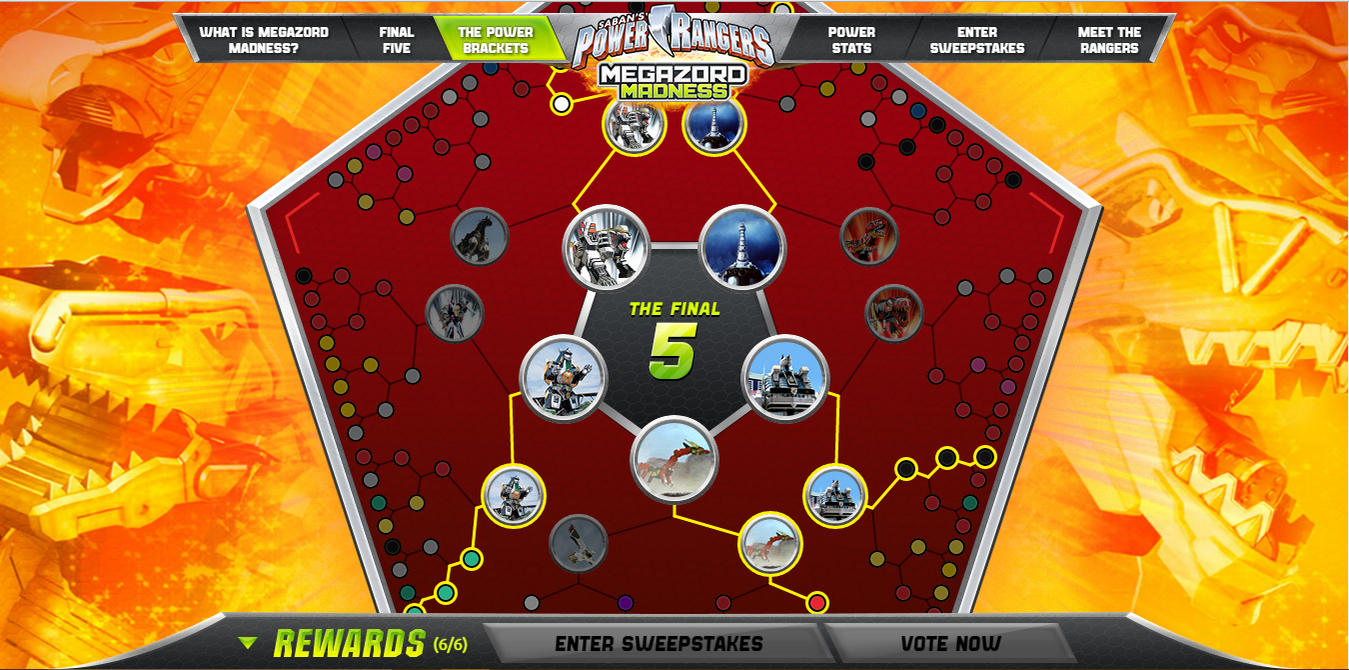Viewport: 1349px width, 670px height.
Task: Select the red dragon zord finalist portrait
Action: [x=675, y=460]
